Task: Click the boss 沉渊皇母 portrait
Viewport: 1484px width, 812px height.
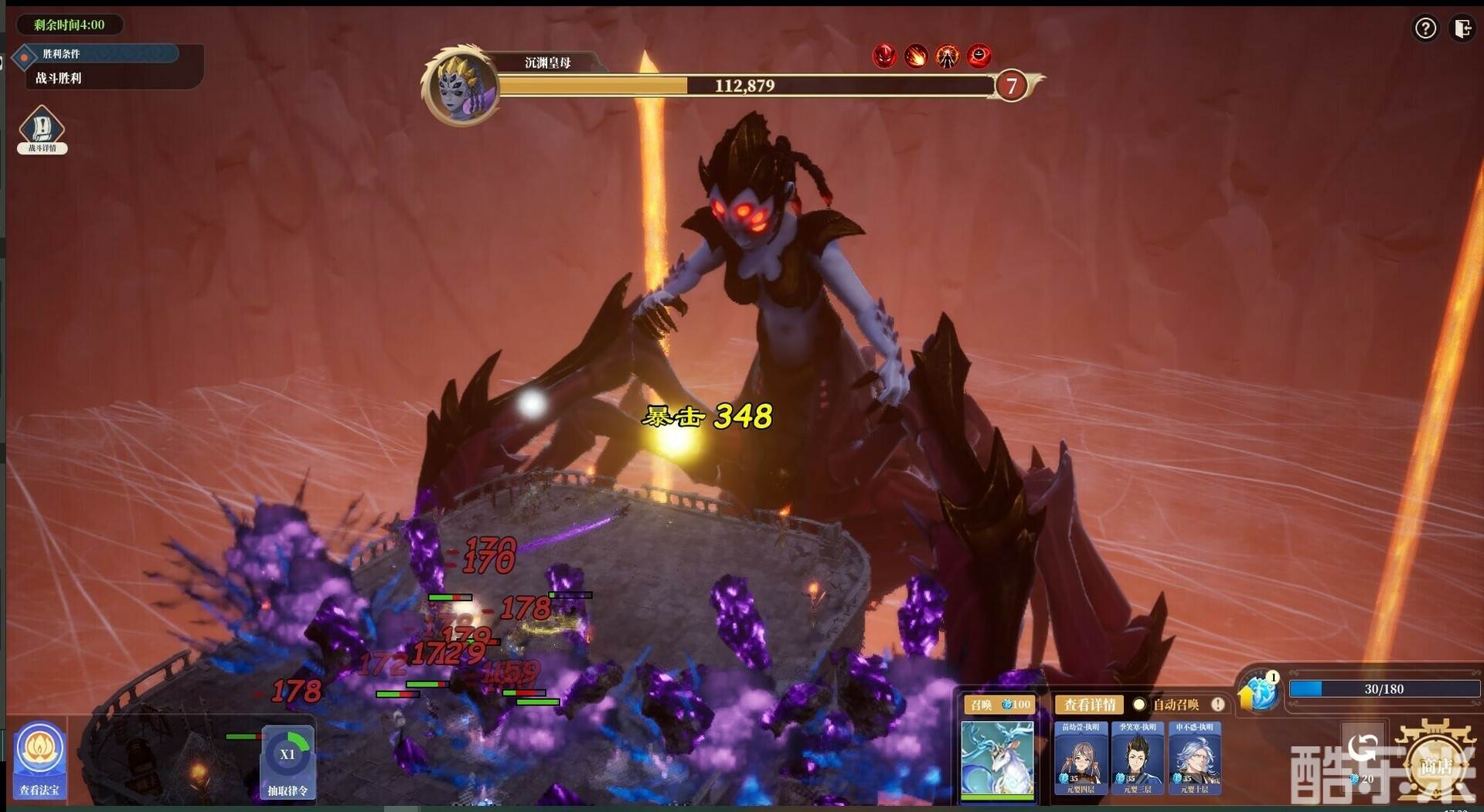Action: click(x=461, y=87)
